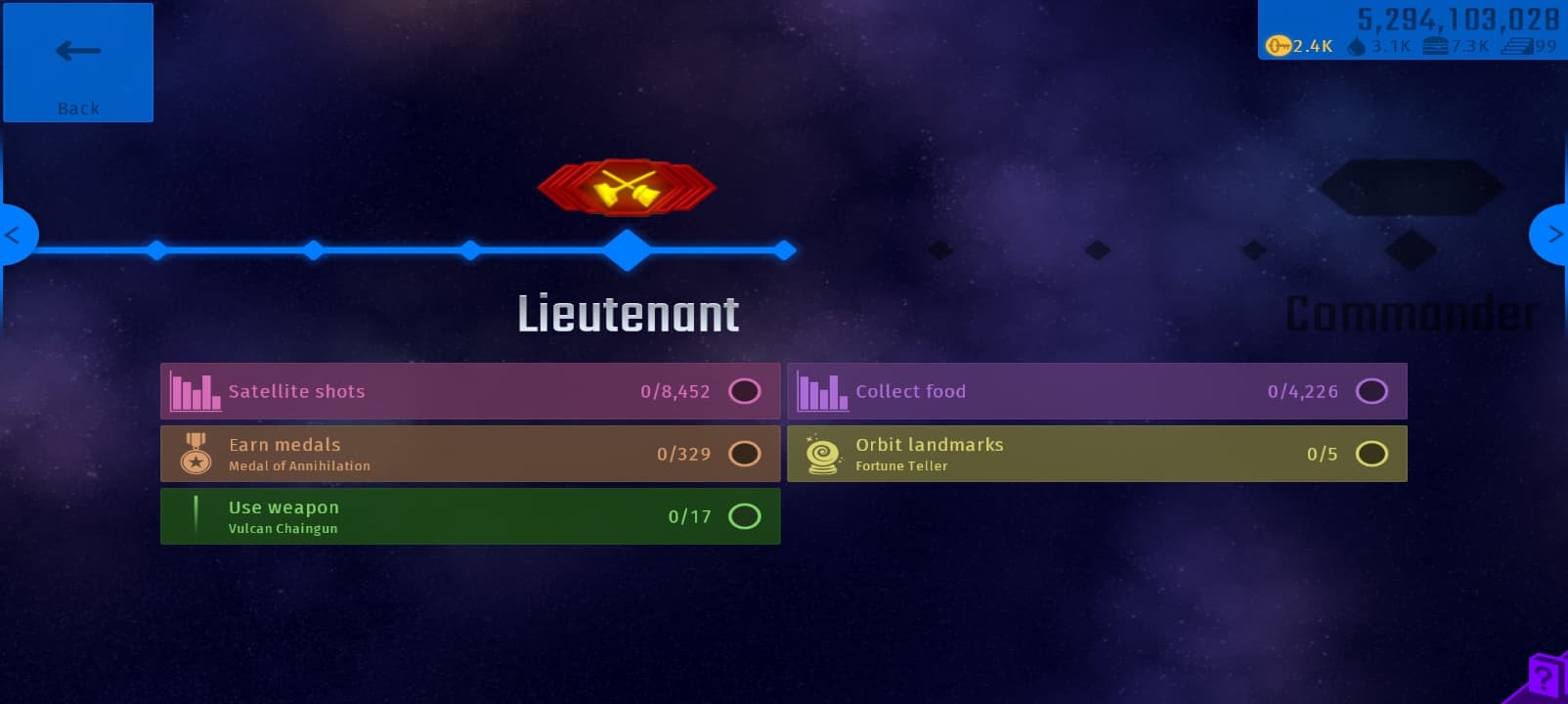Click the Lieutenant rank badge emblem
The image size is (1568, 704).
click(627, 187)
